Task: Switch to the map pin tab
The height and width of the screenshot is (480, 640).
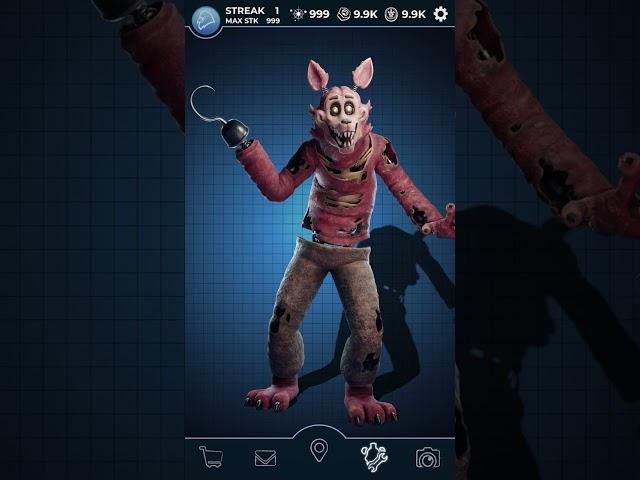Action: [x=319, y=450]
